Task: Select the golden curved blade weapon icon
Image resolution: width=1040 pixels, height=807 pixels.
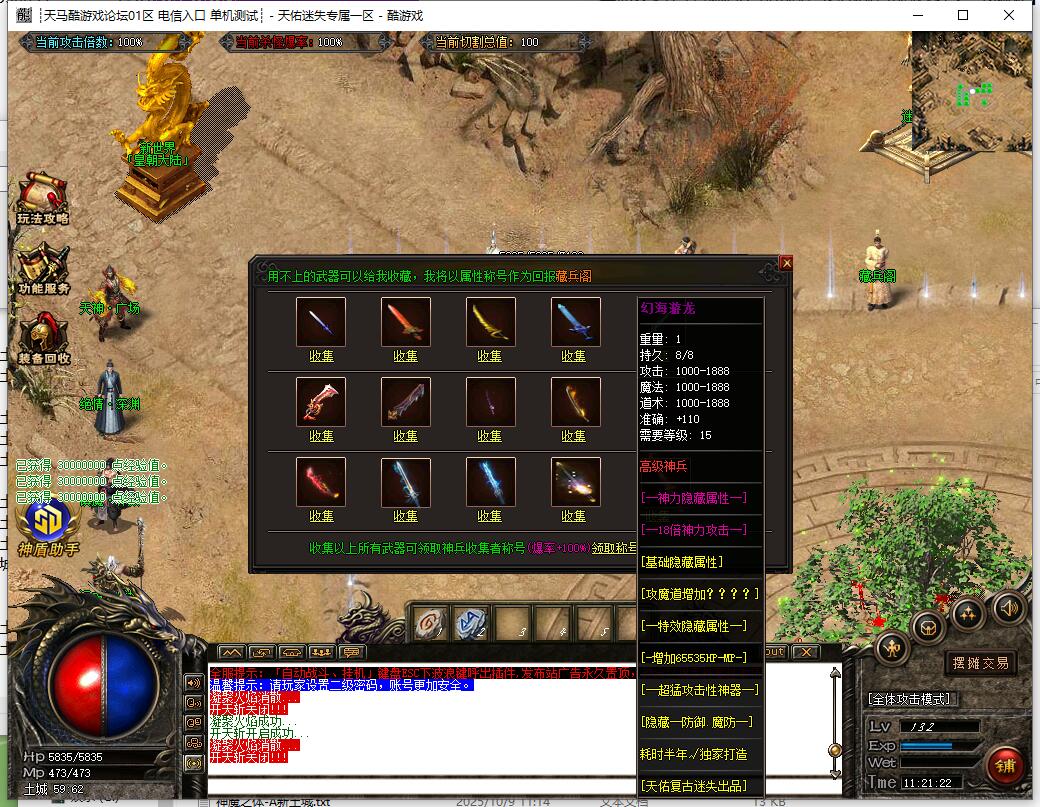Action: [491, 322]
